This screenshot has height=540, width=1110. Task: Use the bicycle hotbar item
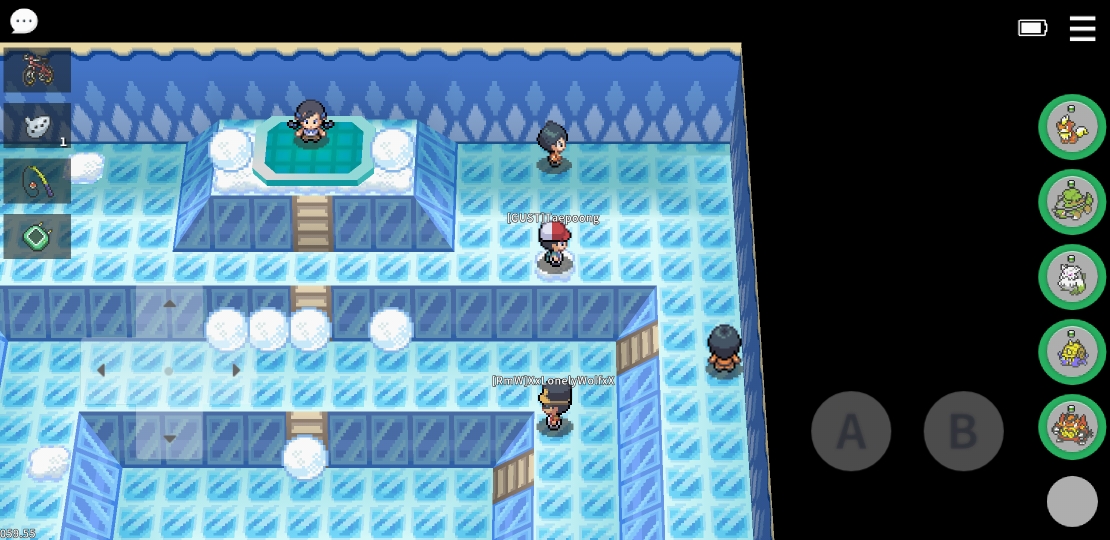coord(37,70)
